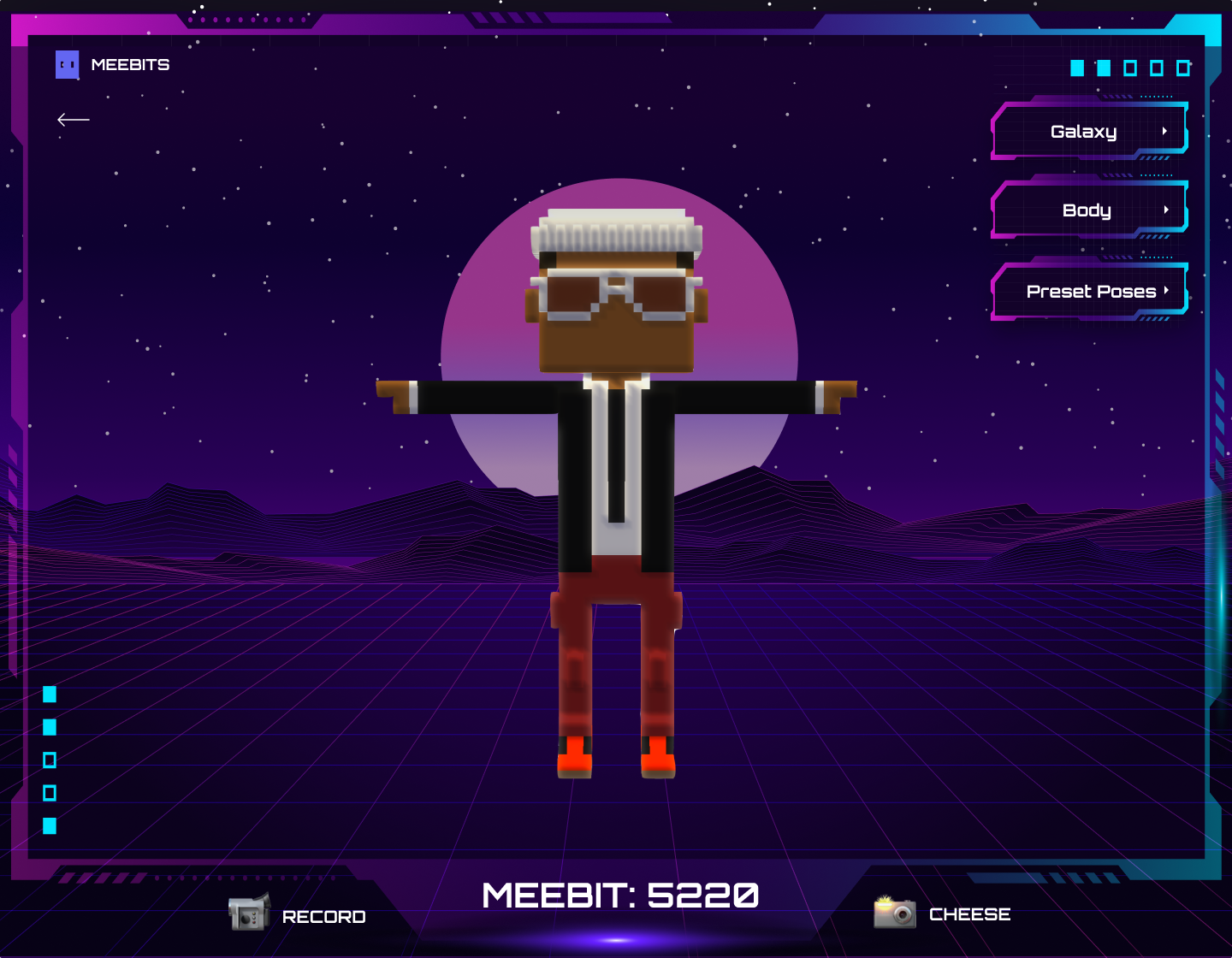Click the CHEESE button
1232x958 pixels.
(968, 914)
